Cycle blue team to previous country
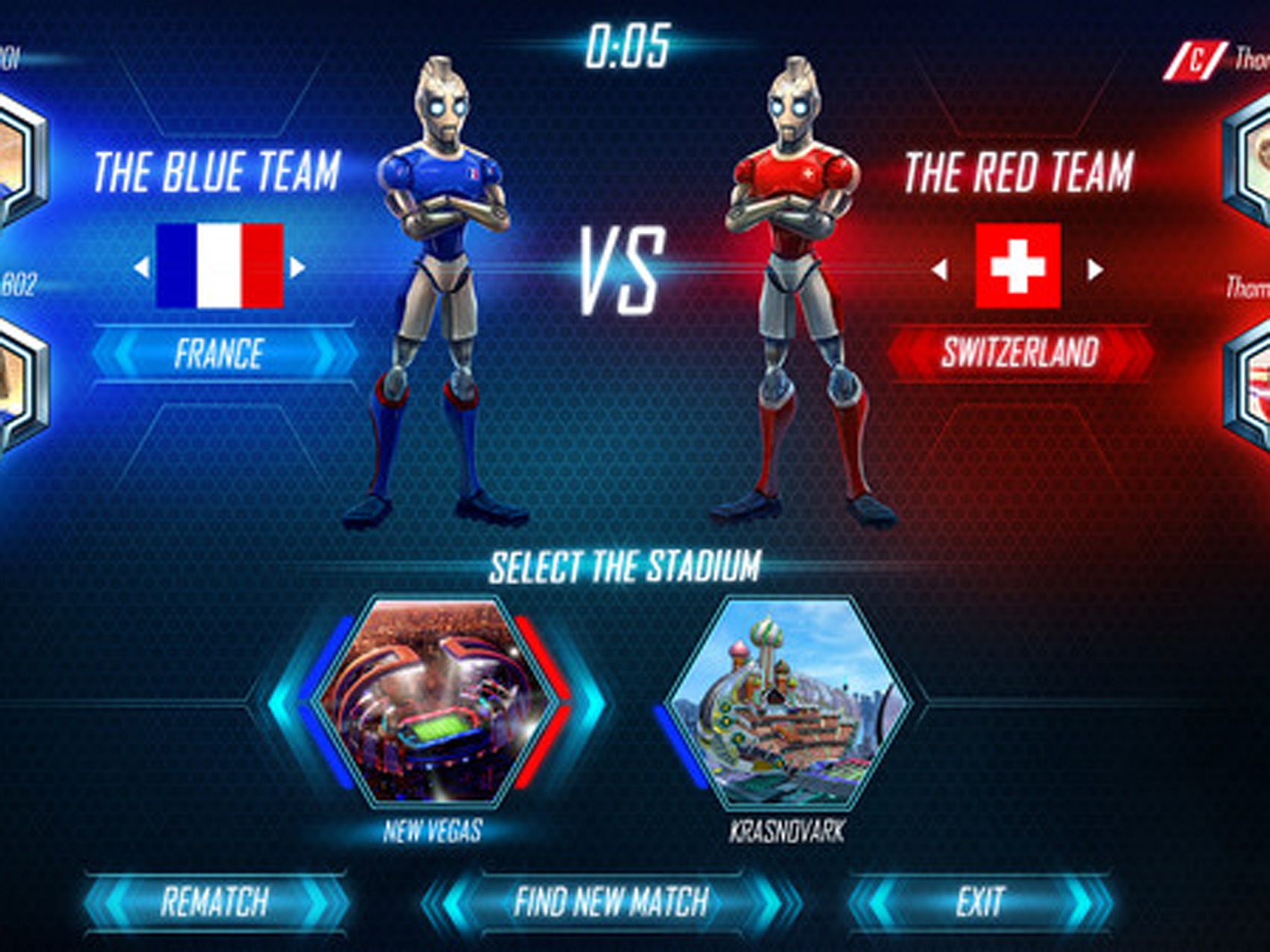The image size is (1270, 952). [x=141, y=267]
